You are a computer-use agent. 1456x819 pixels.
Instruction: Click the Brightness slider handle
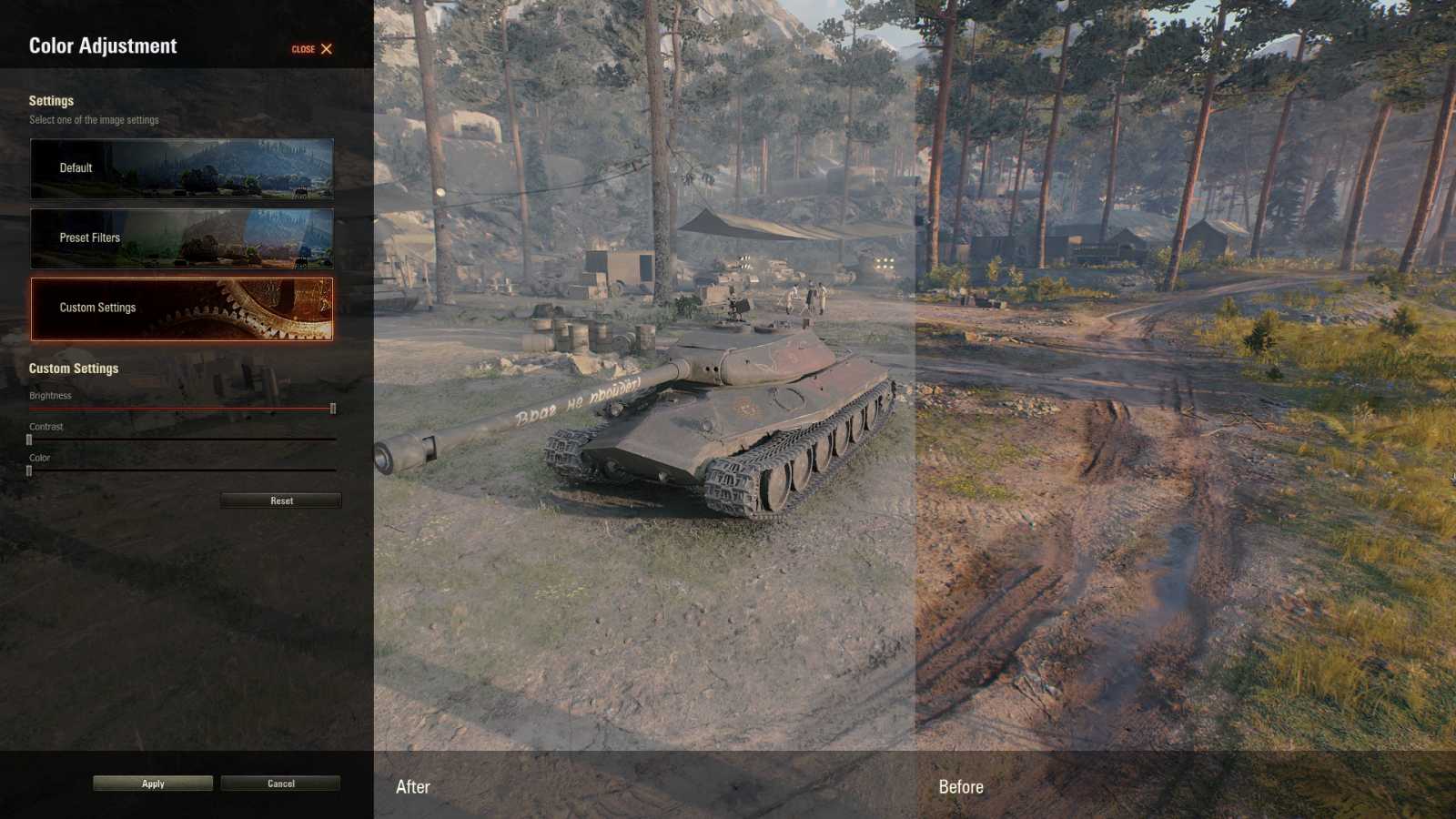coord(333,407)
